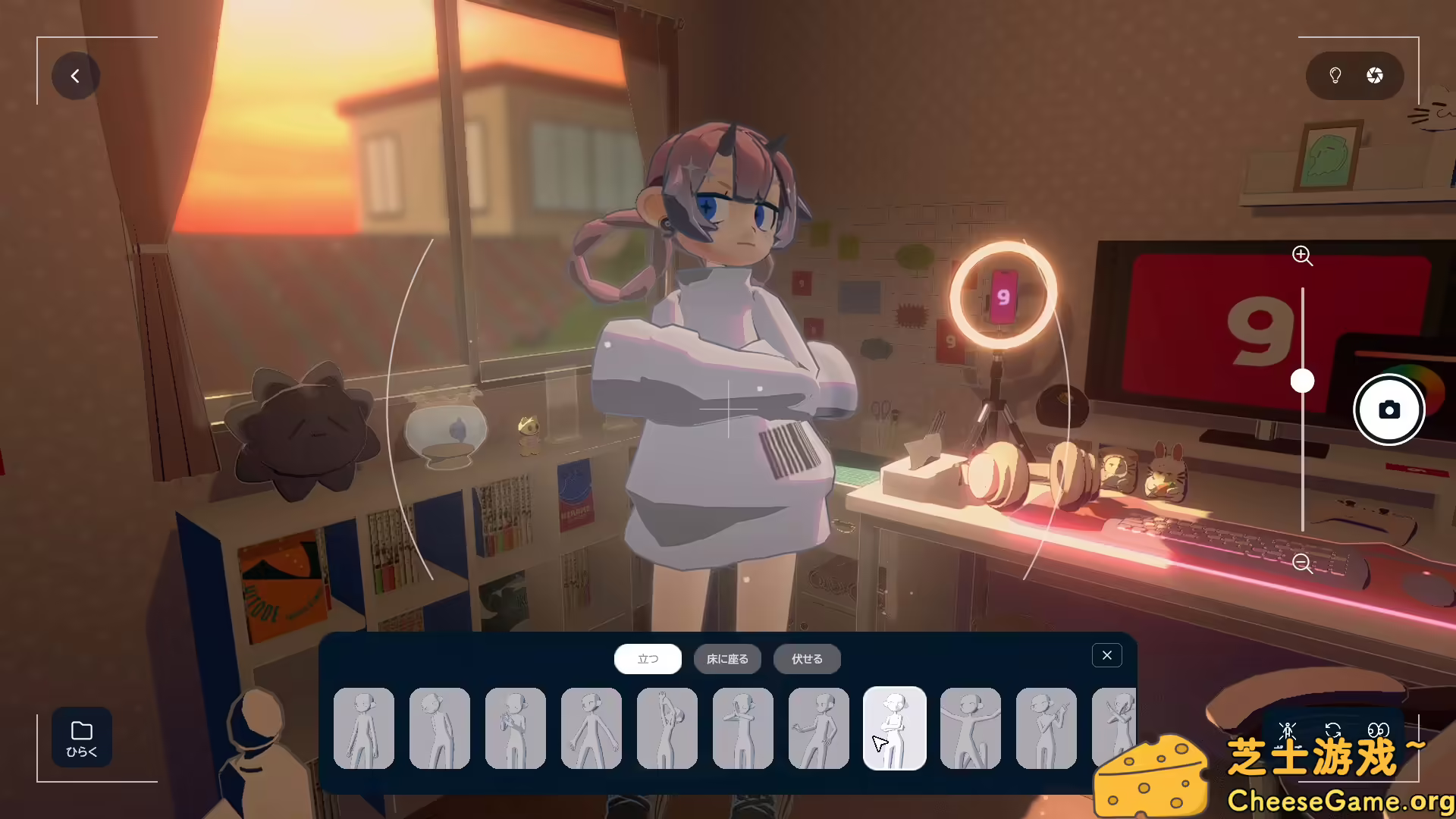This screenshot has width=1456, height=819.
Task: Pick the arm-raised stretching pose thumbnail
Action: pyautogui.click(x=667, y=728)
